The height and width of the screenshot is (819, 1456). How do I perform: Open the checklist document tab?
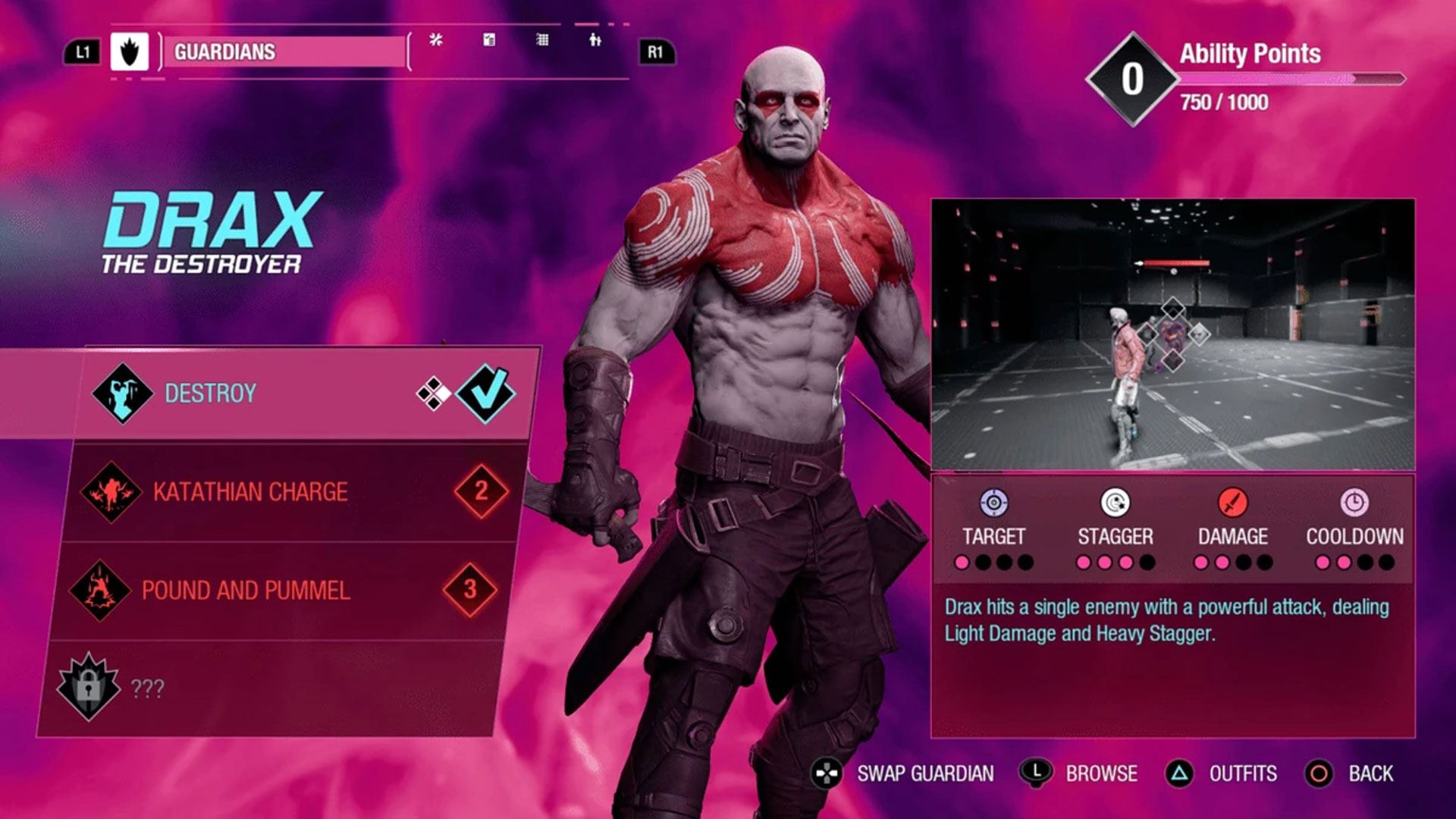(489, 40)
